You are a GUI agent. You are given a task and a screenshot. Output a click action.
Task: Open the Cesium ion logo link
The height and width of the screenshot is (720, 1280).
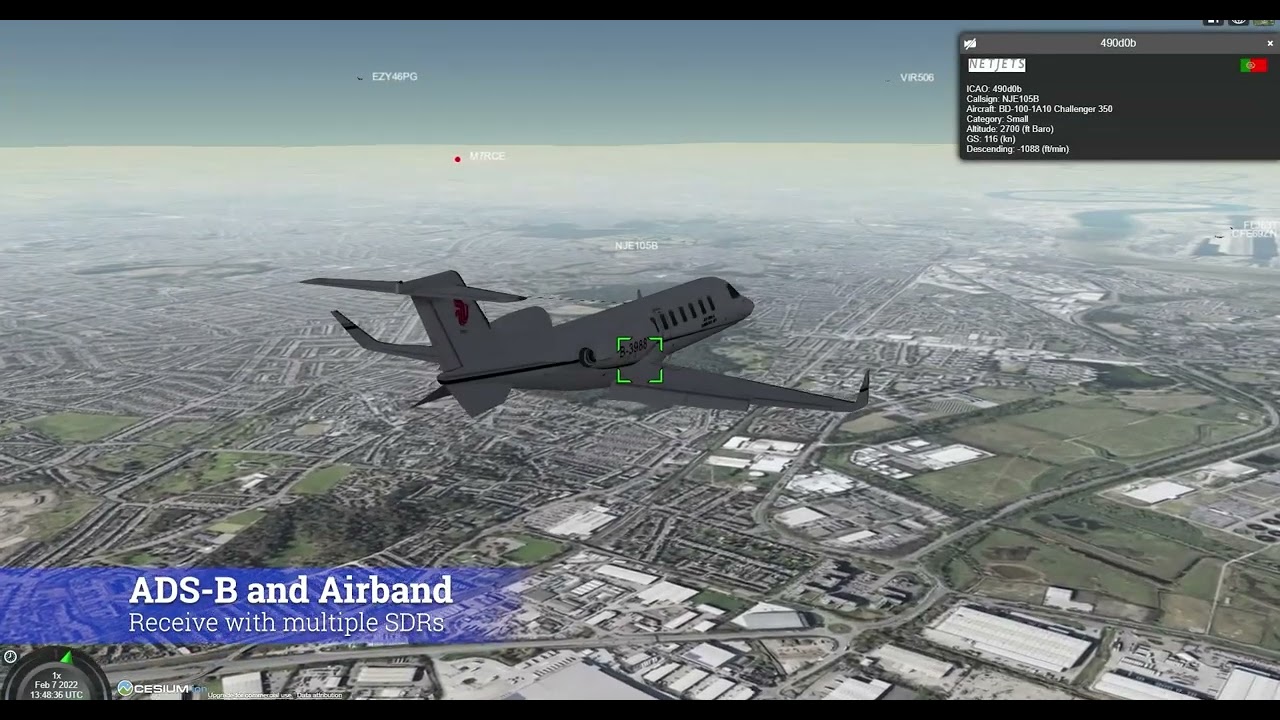pos(160,688)
